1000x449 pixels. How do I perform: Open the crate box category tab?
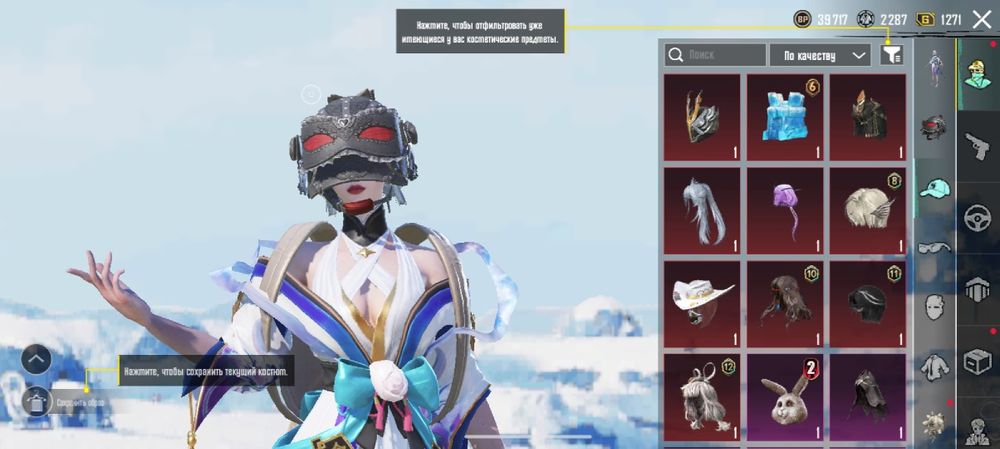(x=977, y=361)
